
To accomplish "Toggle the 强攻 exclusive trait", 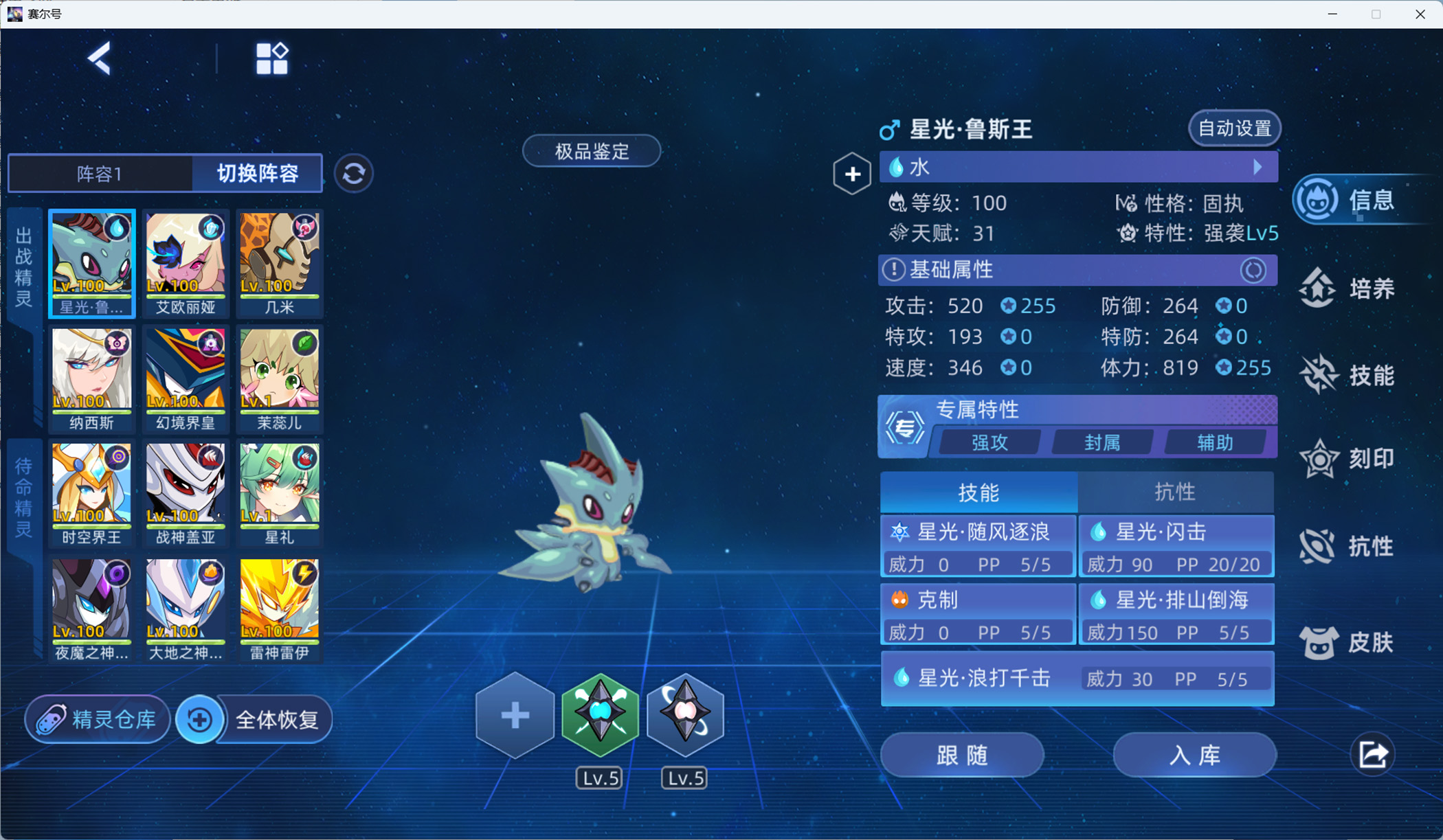I will pos(988,442).
